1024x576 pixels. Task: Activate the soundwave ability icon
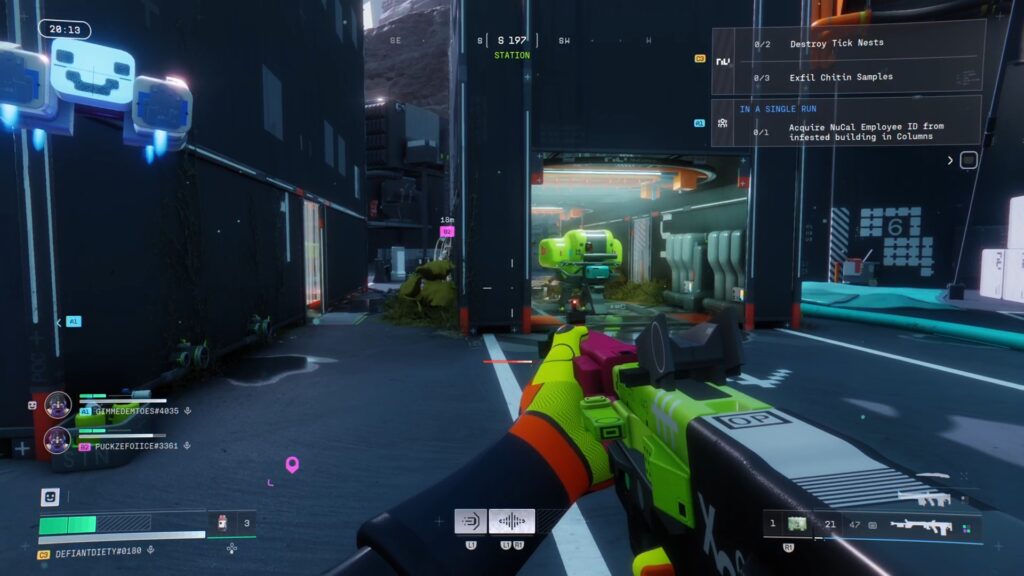[512, 521]
